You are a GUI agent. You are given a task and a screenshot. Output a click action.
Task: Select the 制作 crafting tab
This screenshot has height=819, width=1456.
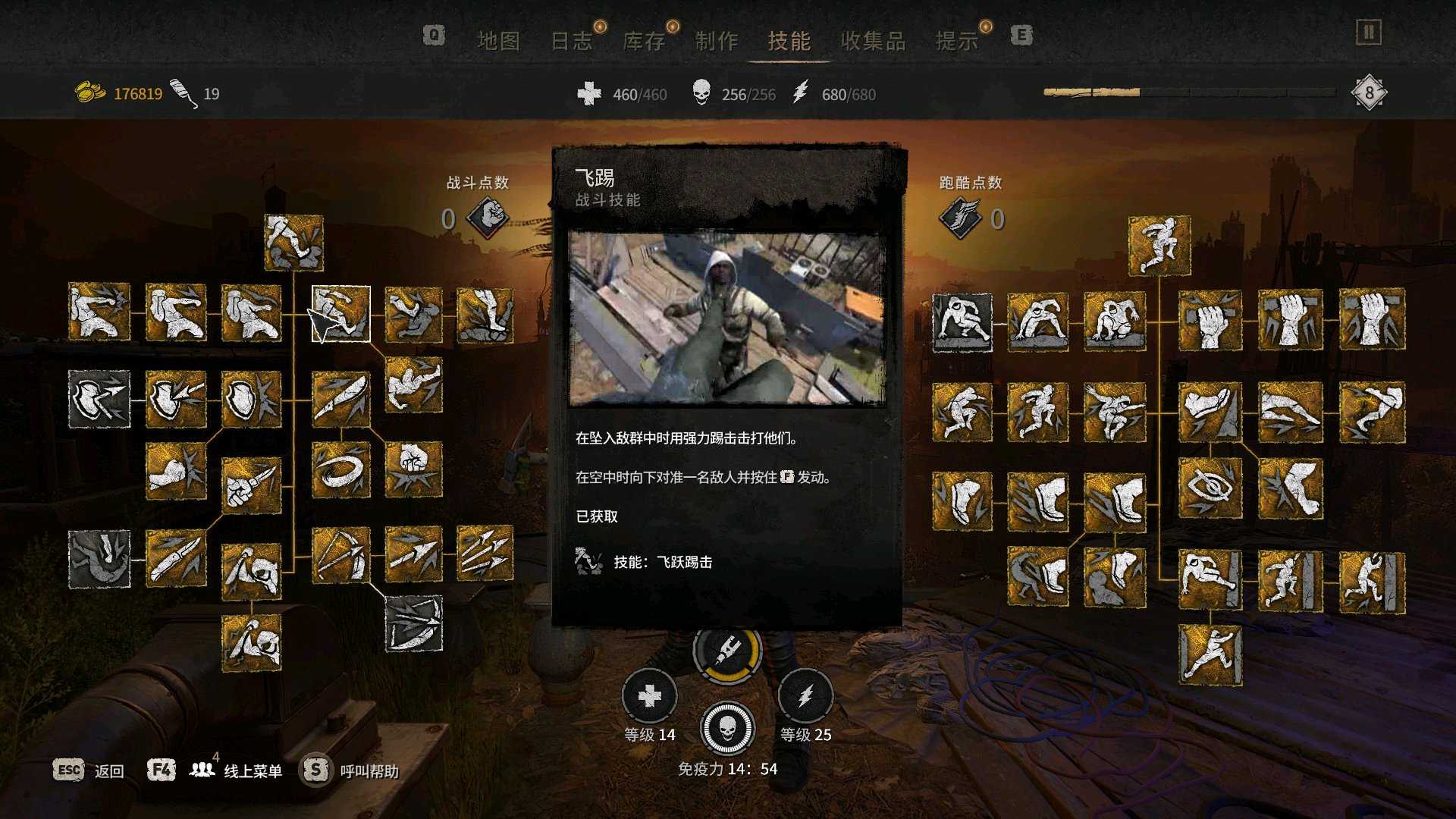click(717, 41)
